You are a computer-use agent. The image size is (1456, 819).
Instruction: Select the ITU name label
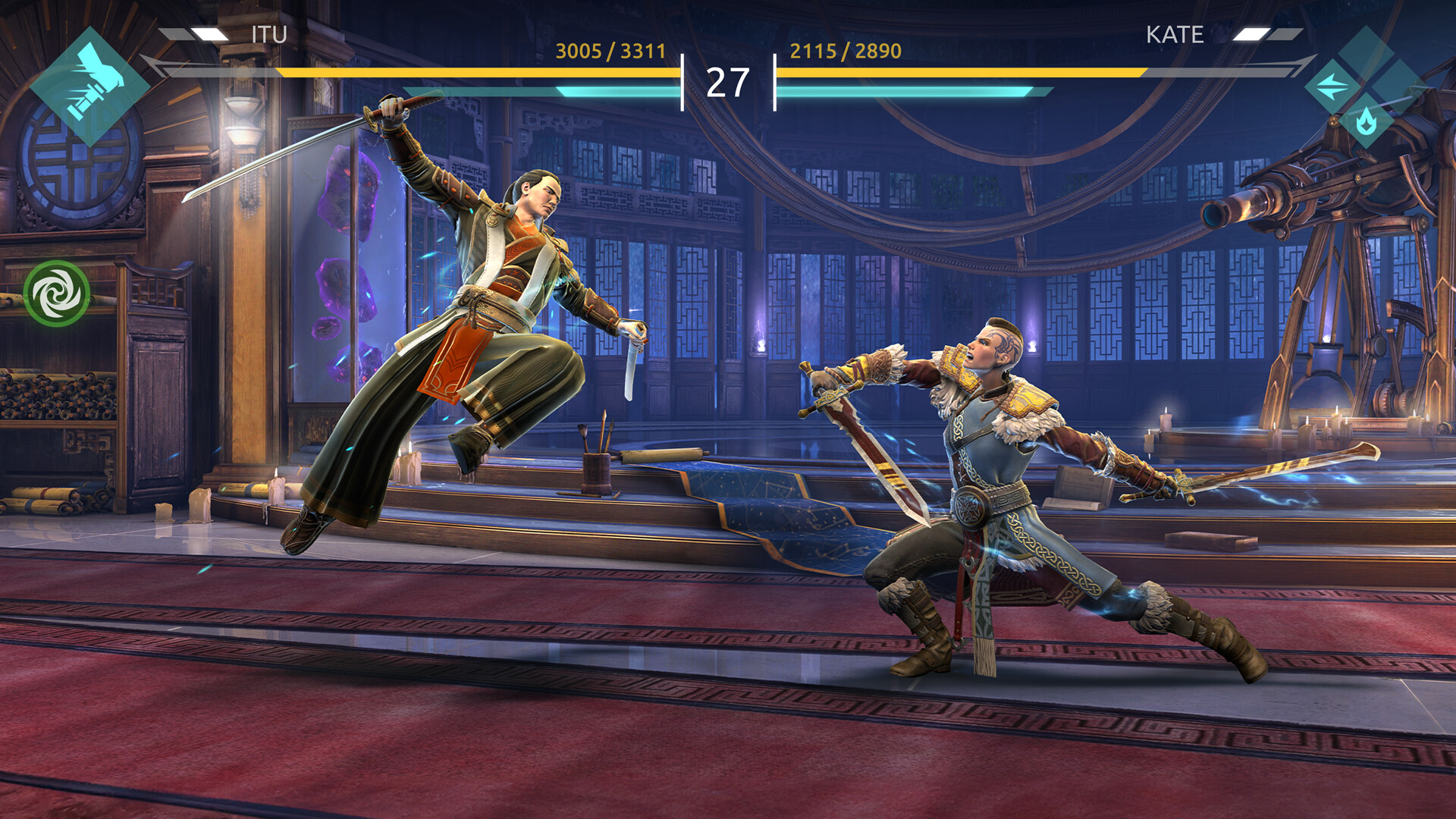[x=269, y=34]
